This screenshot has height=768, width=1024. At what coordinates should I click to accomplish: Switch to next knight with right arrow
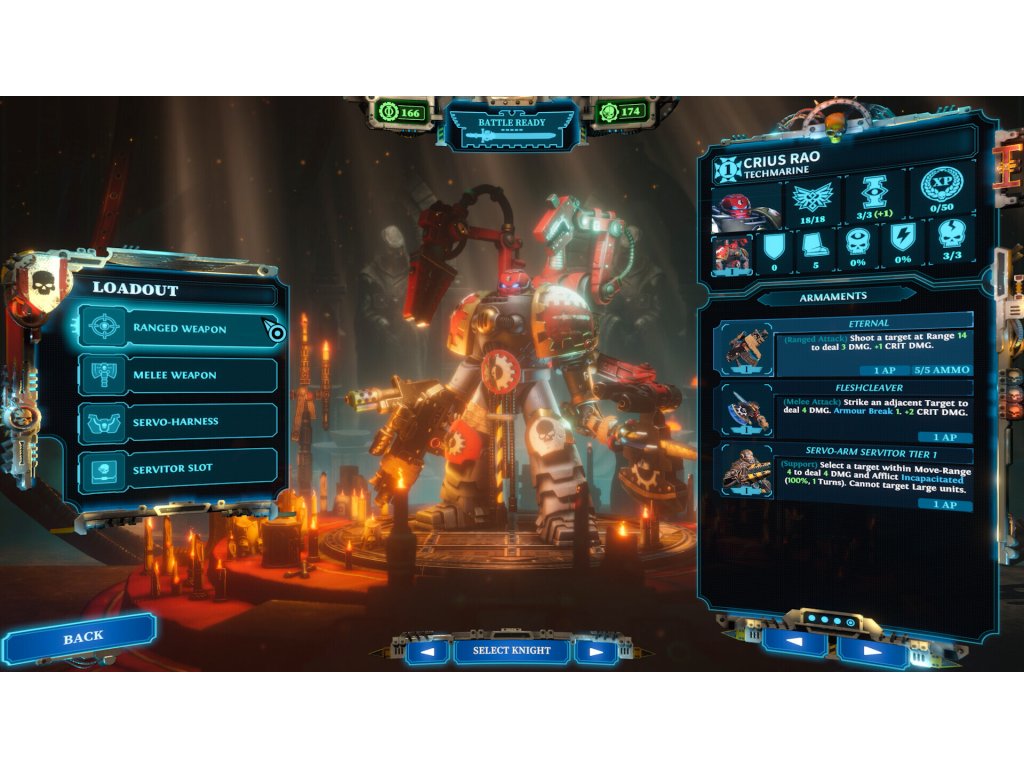596,652
